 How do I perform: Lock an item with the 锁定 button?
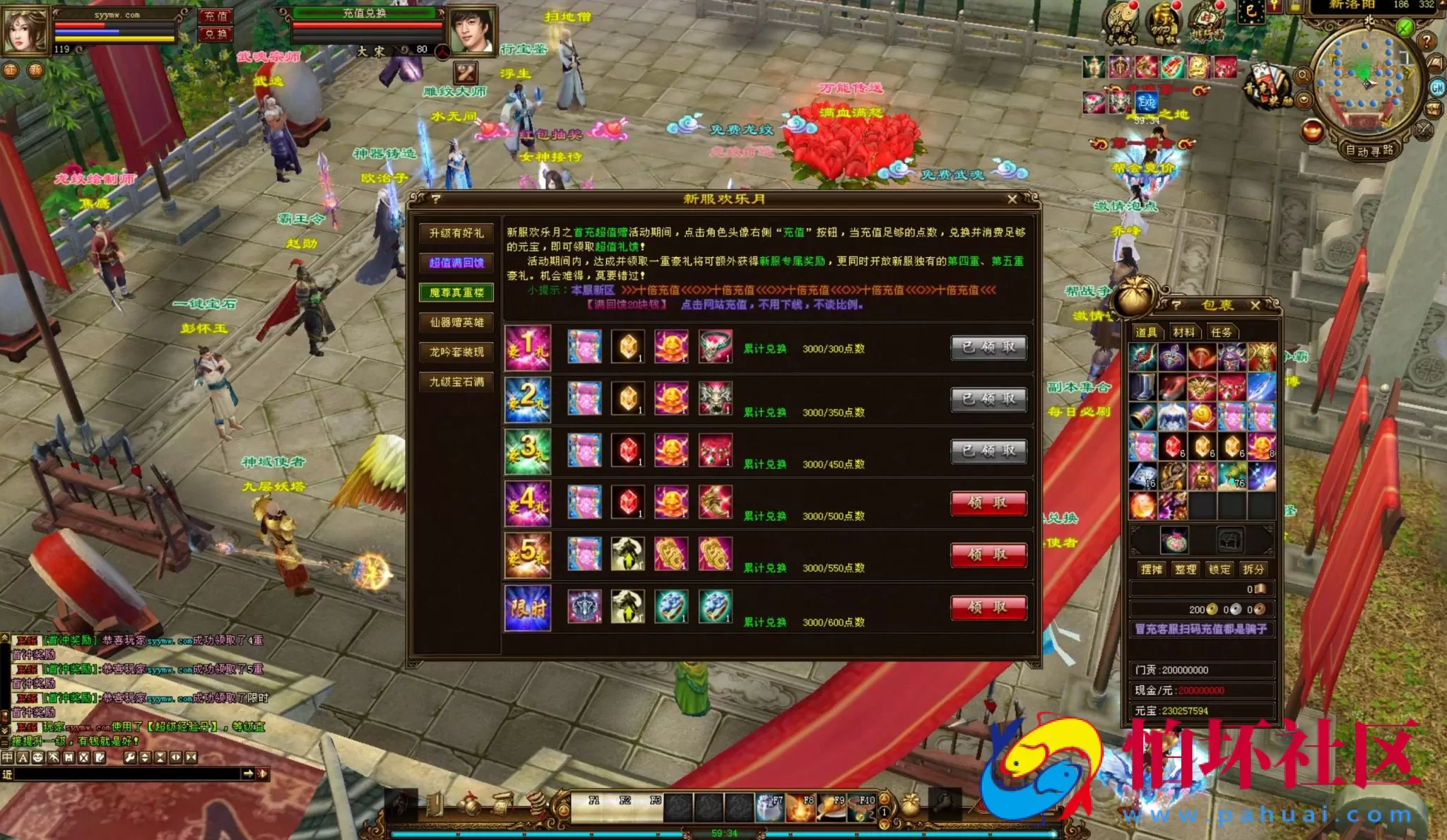click(1219, 569)
